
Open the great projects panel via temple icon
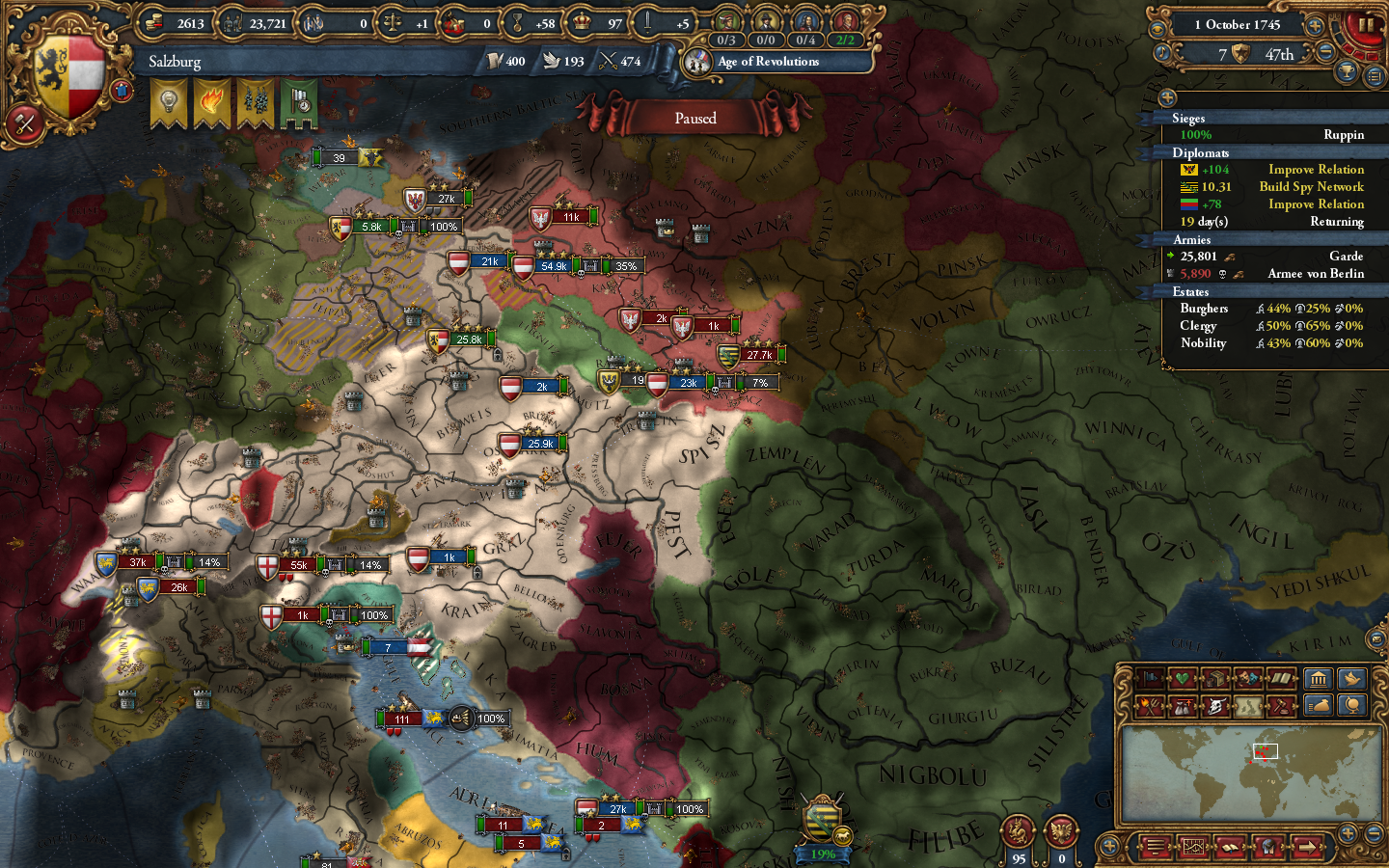[1319, 678]
